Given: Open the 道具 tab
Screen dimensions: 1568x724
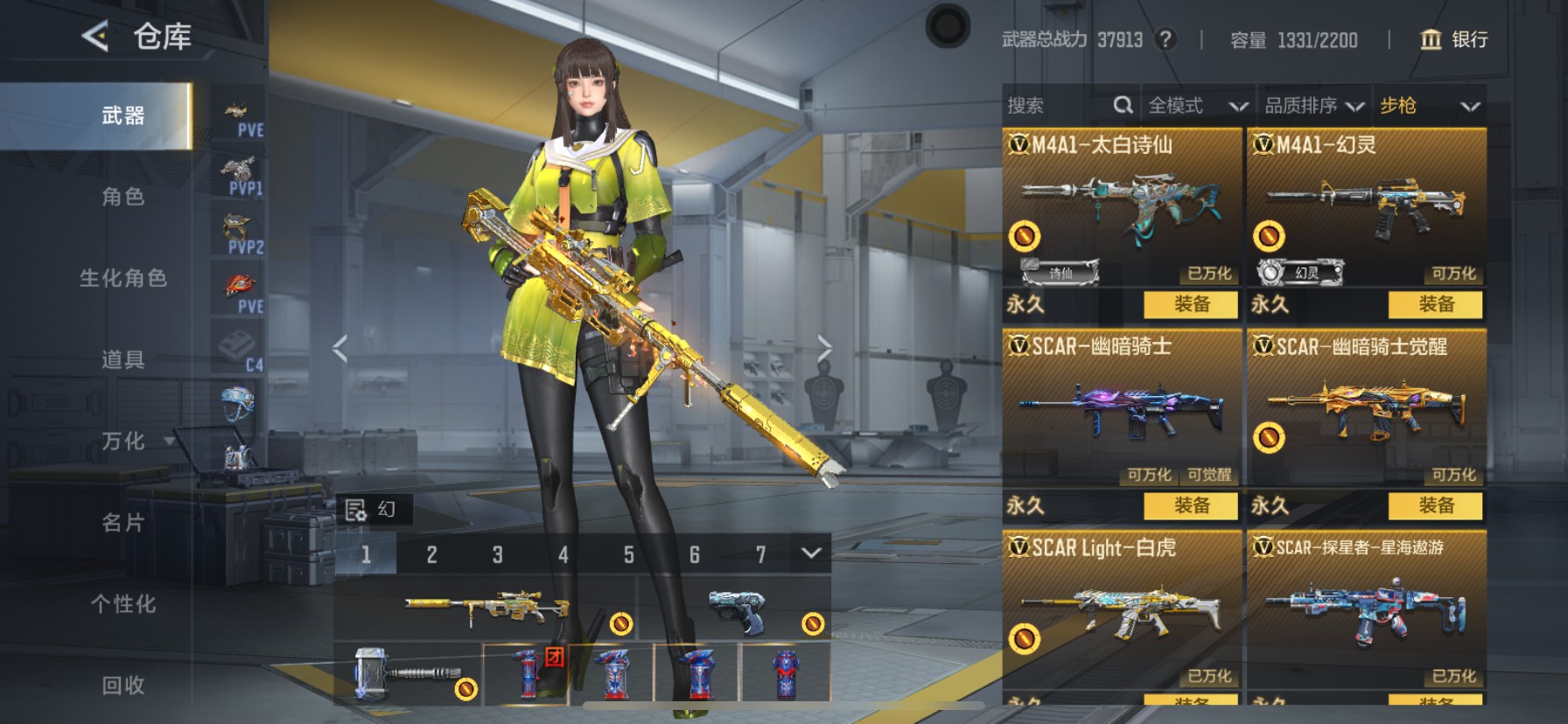Looking at the screenshot, I should [x=122, y=359].
